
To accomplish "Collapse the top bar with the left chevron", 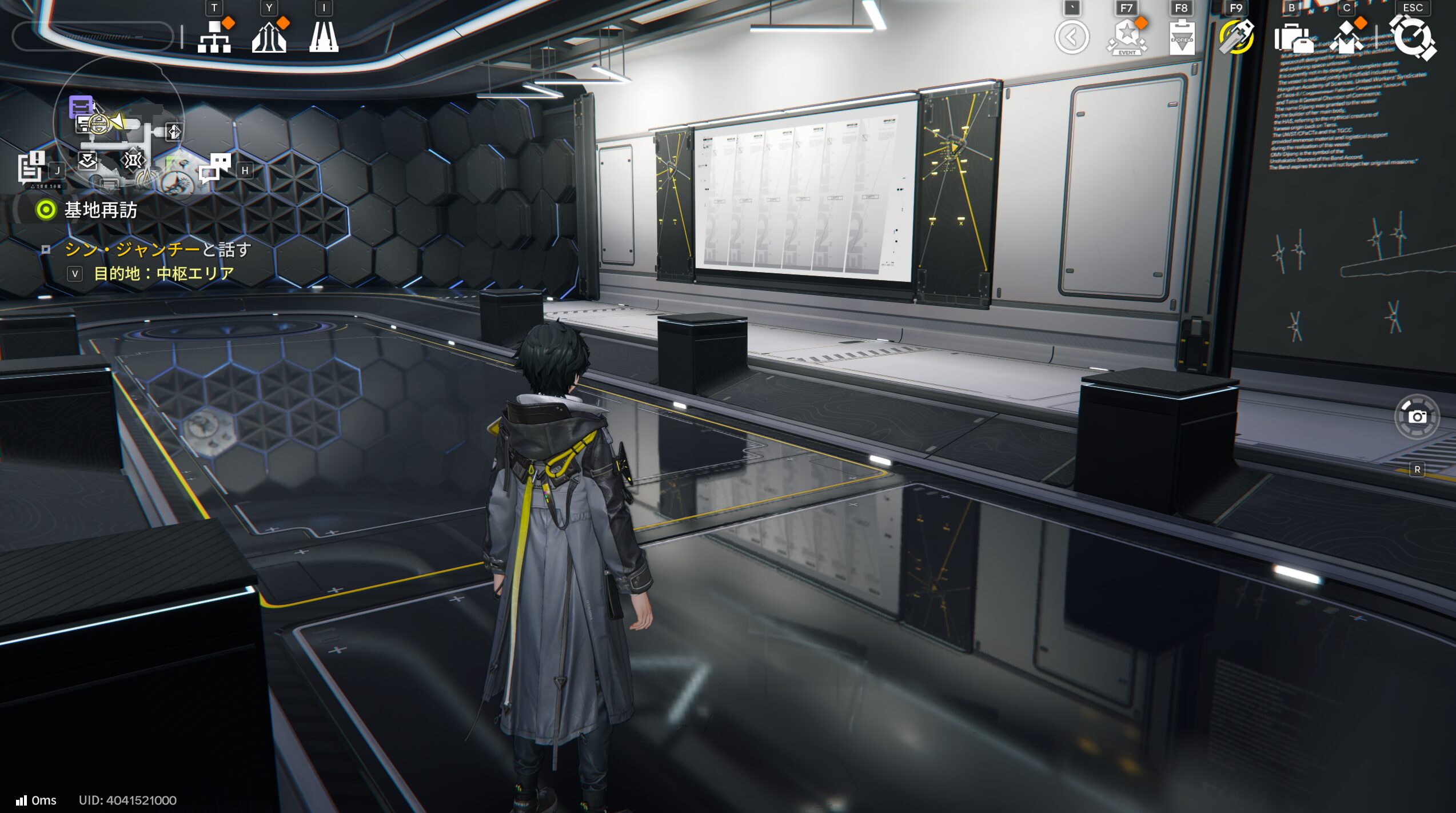I will point(1072,38).
